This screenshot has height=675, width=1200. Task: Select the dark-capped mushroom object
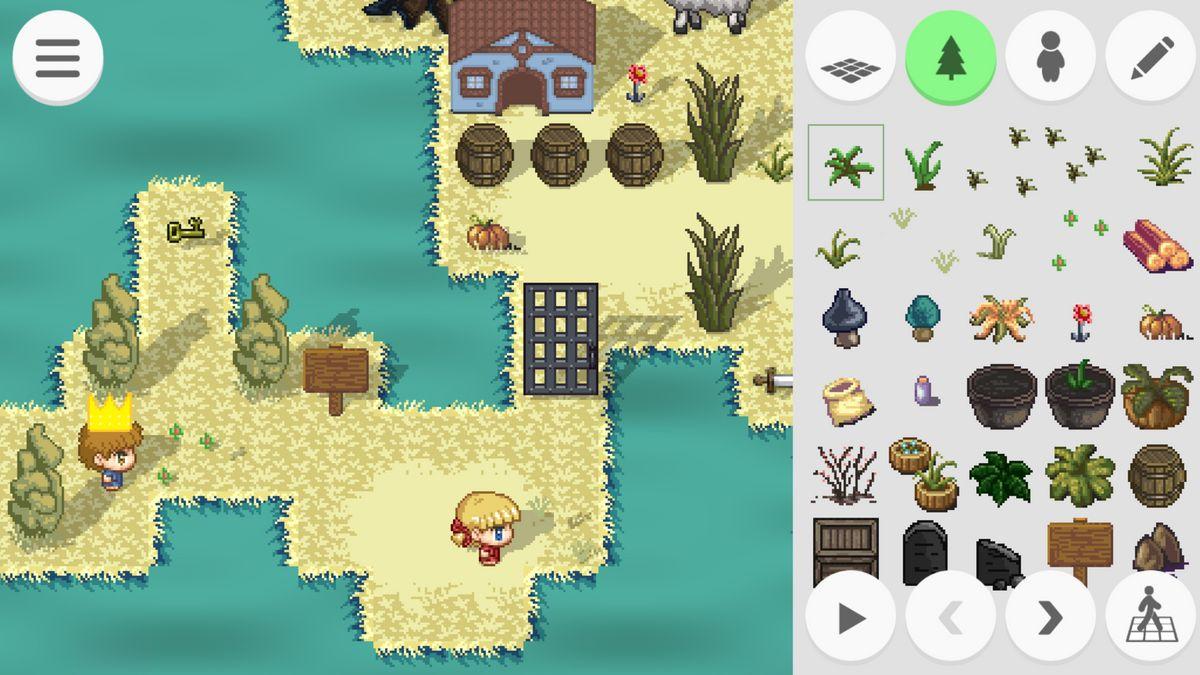coord(845,318)
